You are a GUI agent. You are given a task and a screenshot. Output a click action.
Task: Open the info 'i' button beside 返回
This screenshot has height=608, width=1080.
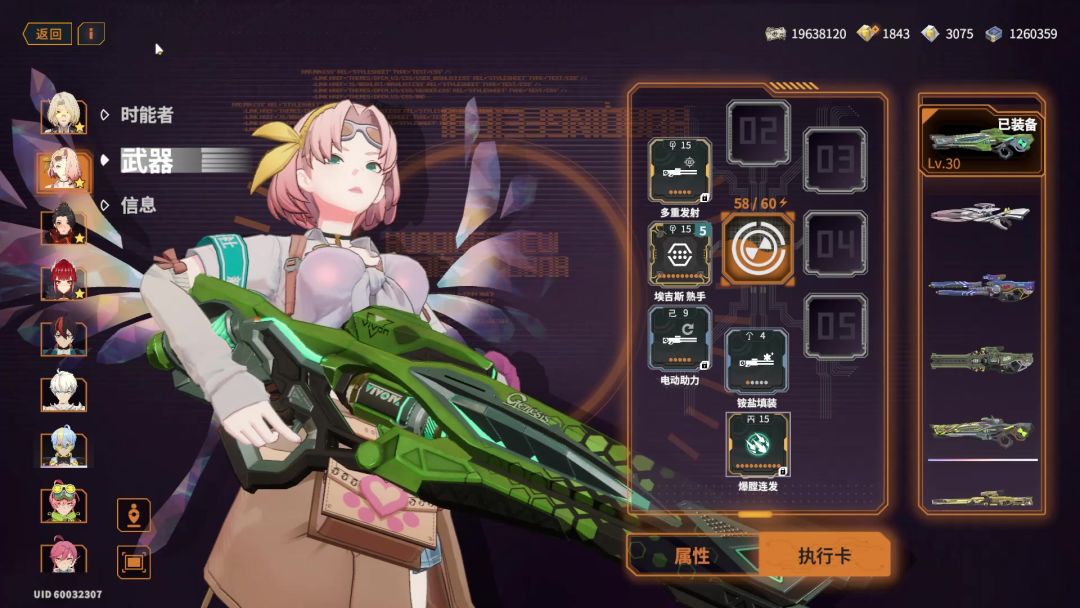[x=91, y=34]
